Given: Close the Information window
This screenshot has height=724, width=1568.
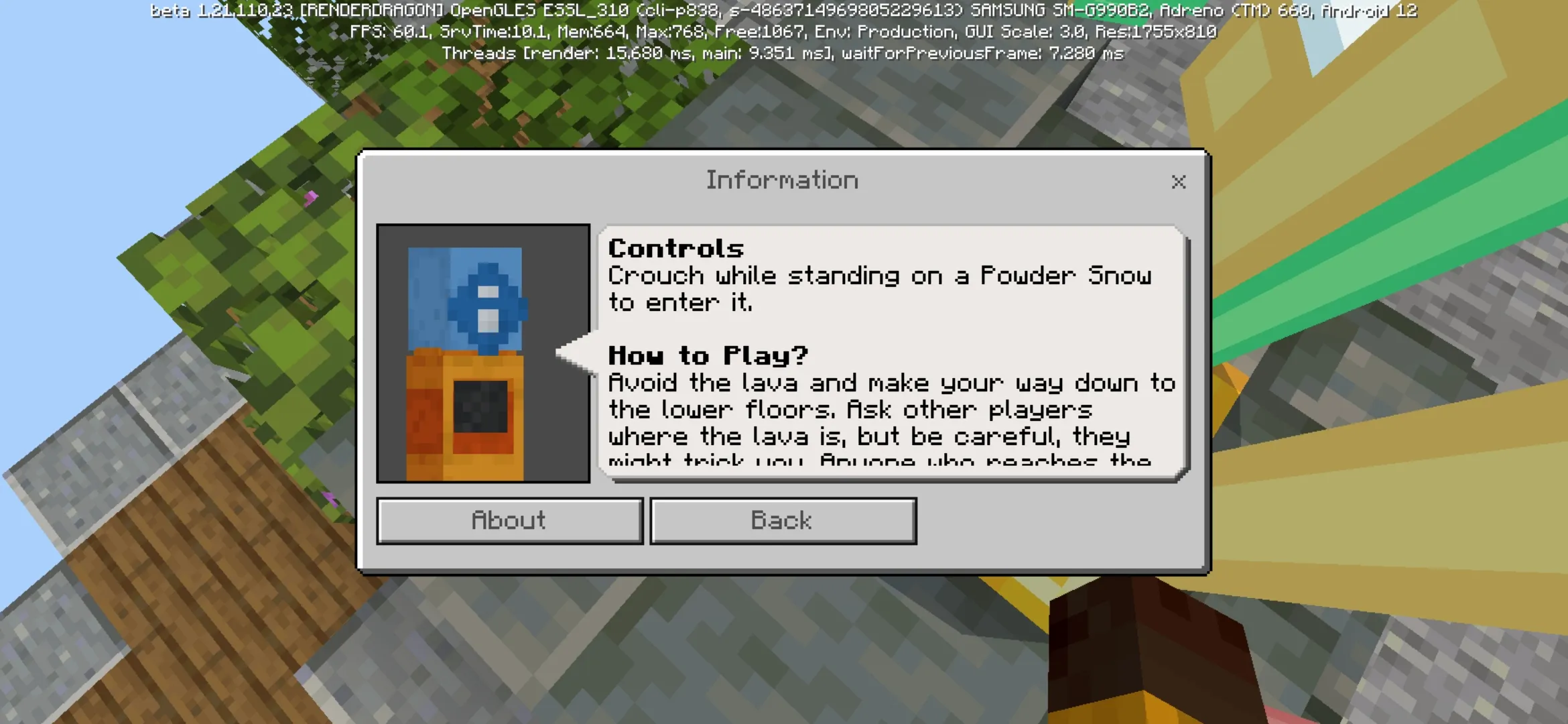Looking at the screenshot, I should (x=1179, y=182).
